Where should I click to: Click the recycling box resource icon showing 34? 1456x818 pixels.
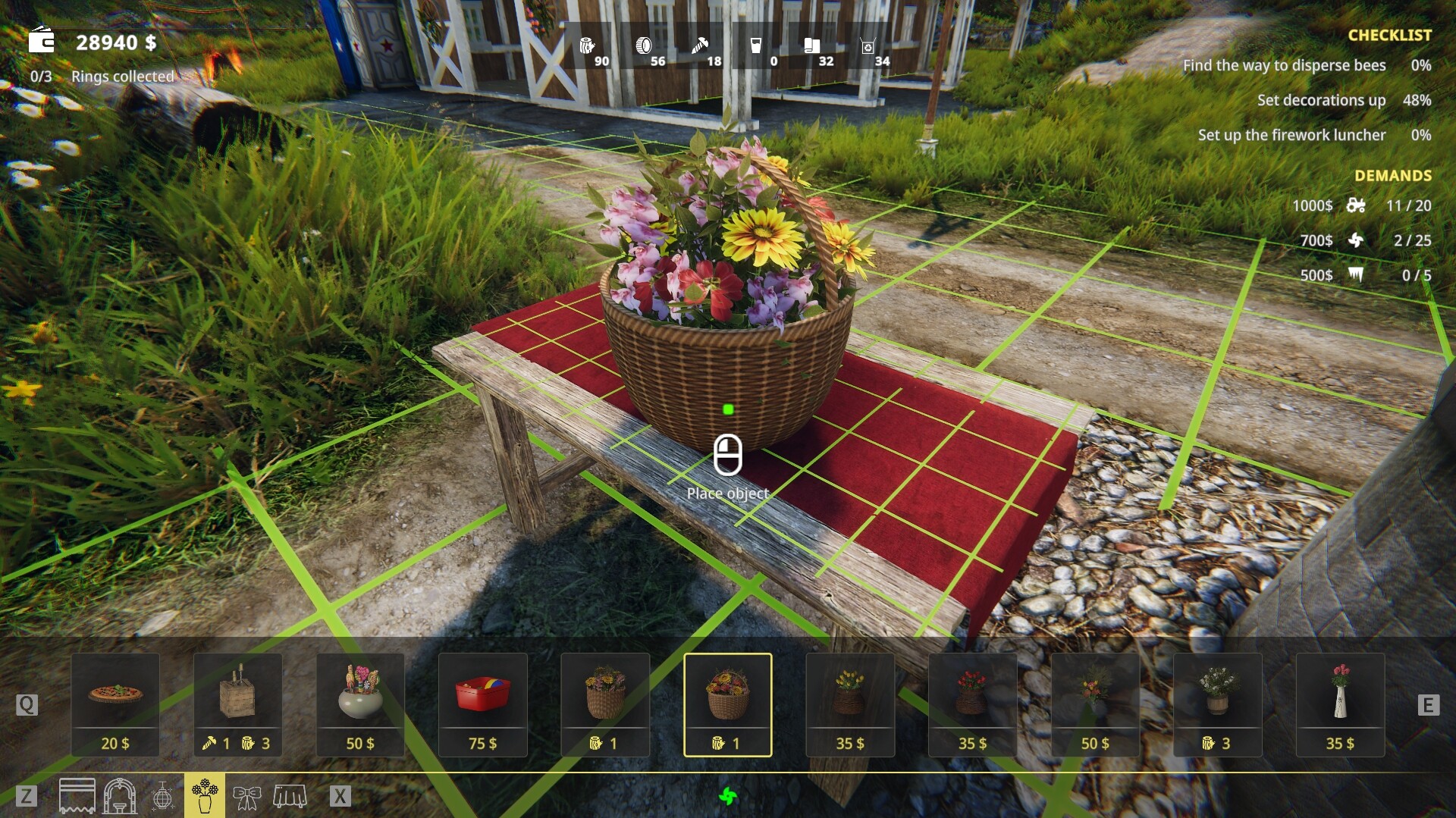tap(868, 47)
